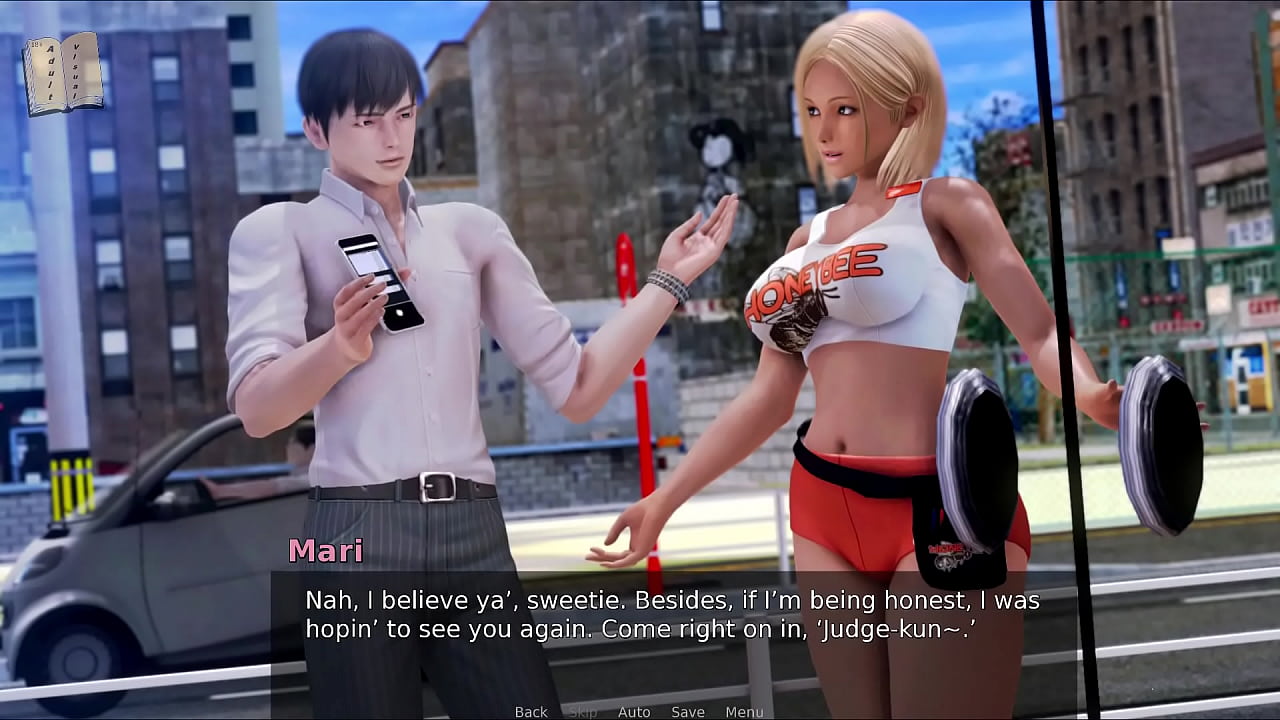Go Back to the previous dialogue line

pyautogui.click(x=531, y=712)
